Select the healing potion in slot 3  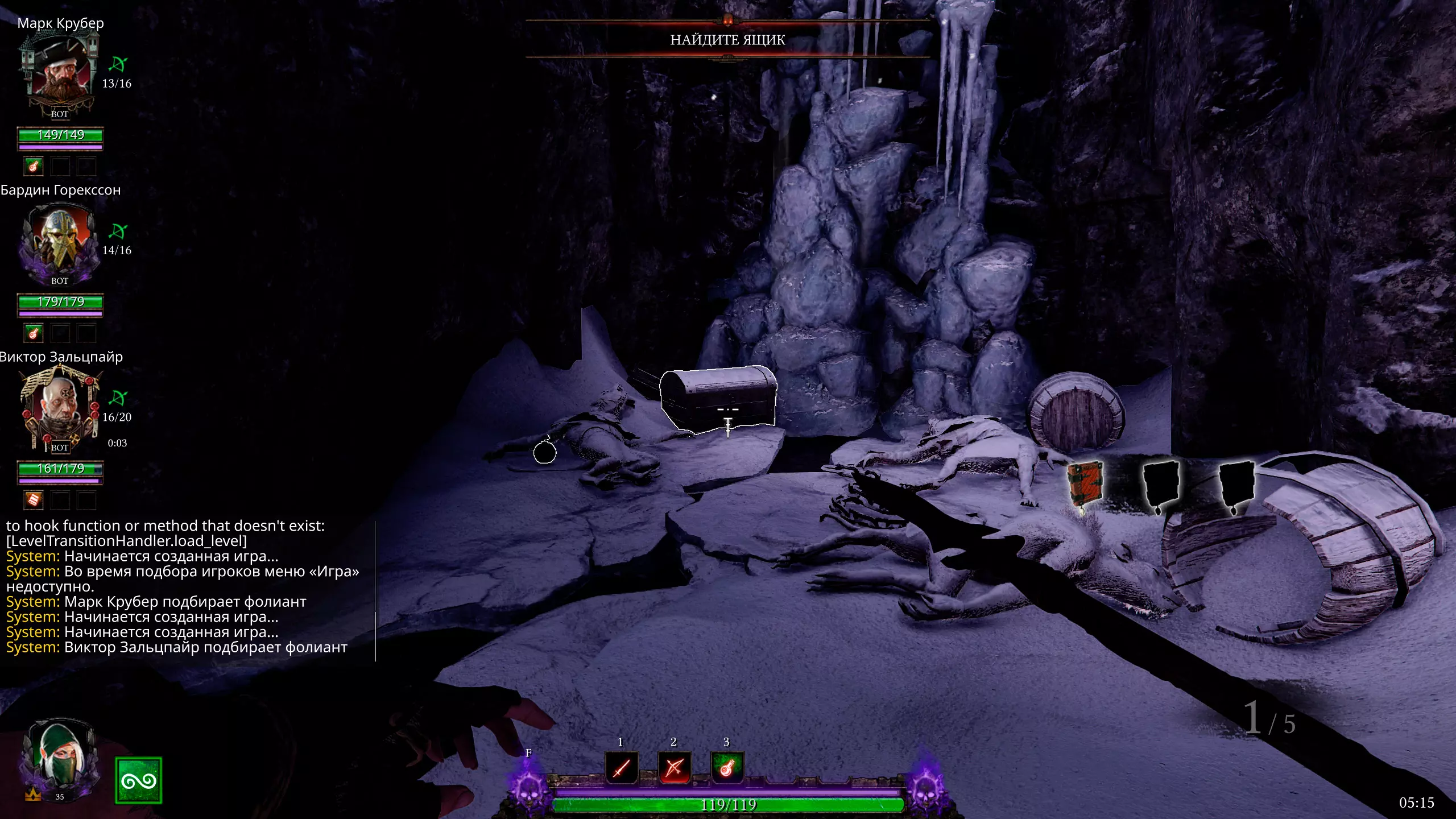[727, 768]
